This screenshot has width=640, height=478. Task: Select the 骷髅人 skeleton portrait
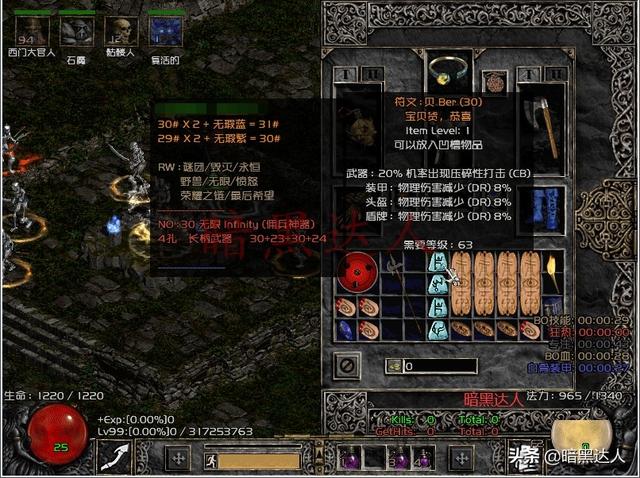121,31
